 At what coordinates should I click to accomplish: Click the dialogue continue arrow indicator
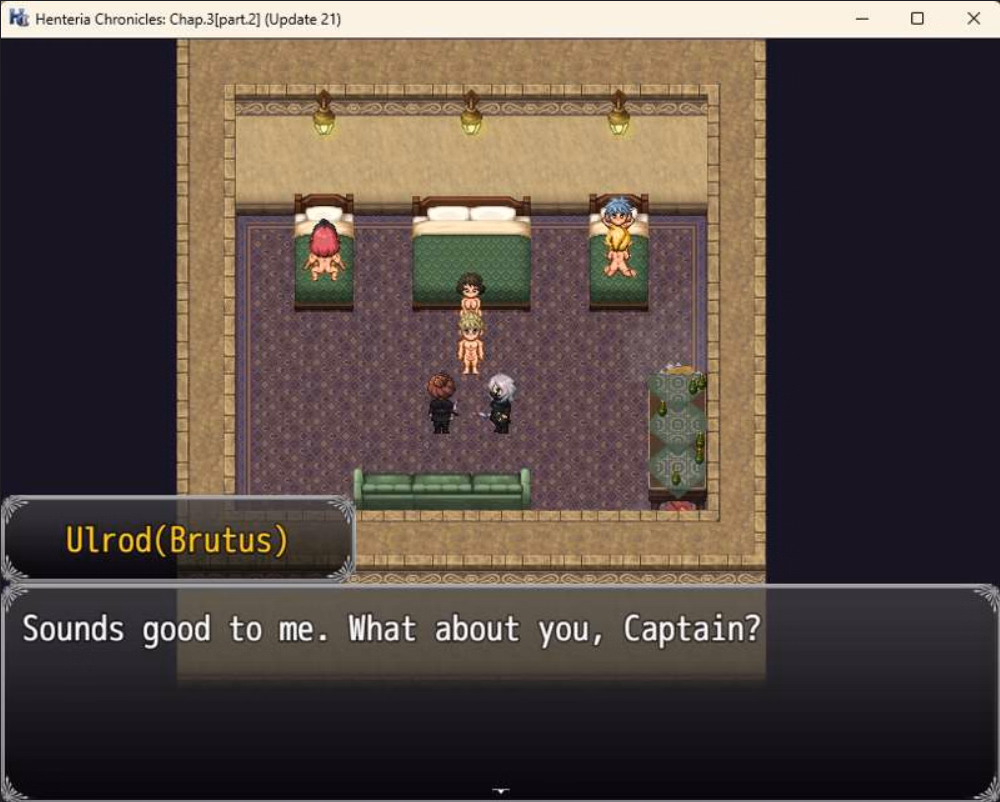tap(500, 792)
